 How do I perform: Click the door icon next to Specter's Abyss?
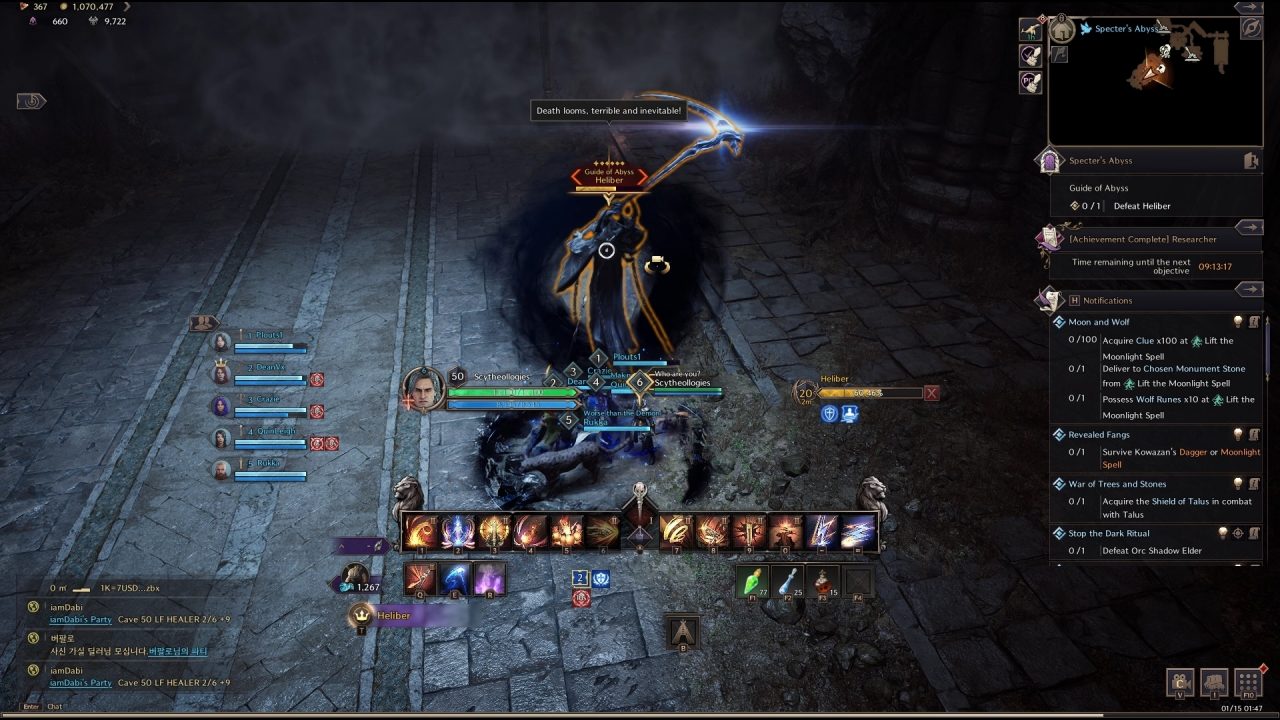click(x=1252, y=160)
